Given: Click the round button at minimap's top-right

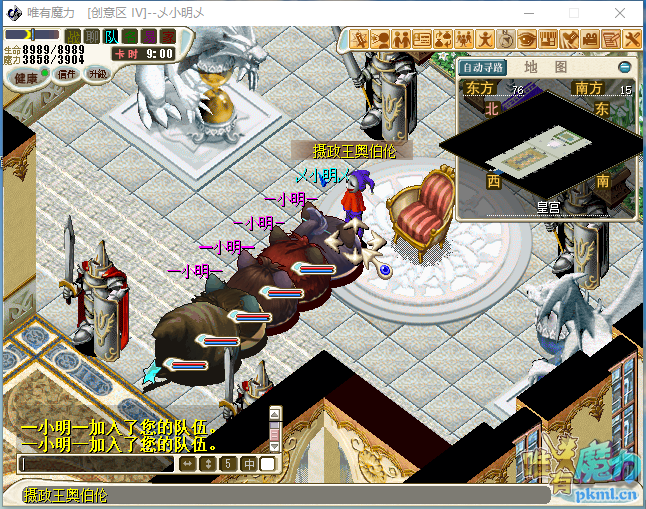Looking at the screenshot, I should (x=625, y=67).
